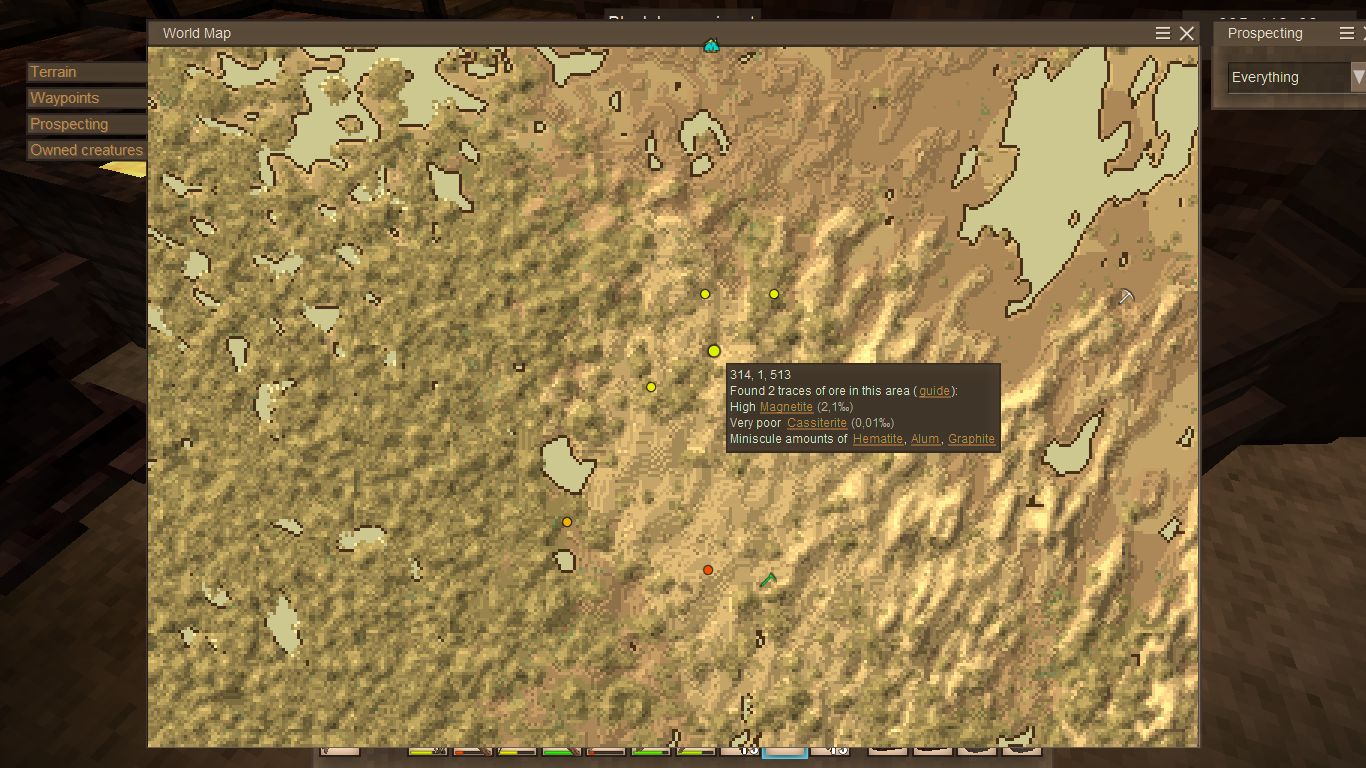
Task: Select the red prospecting reading marker
Action: pos(708,570)
